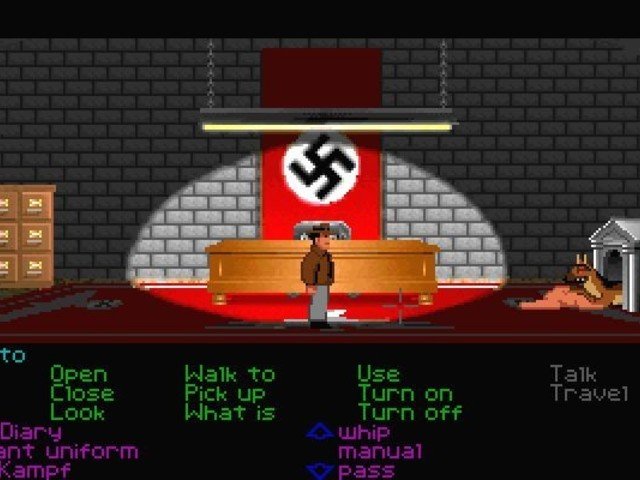640x480 pixels.
Task: Select the Turn off verb
Action: pyautogui.click(x=410, y=412)
